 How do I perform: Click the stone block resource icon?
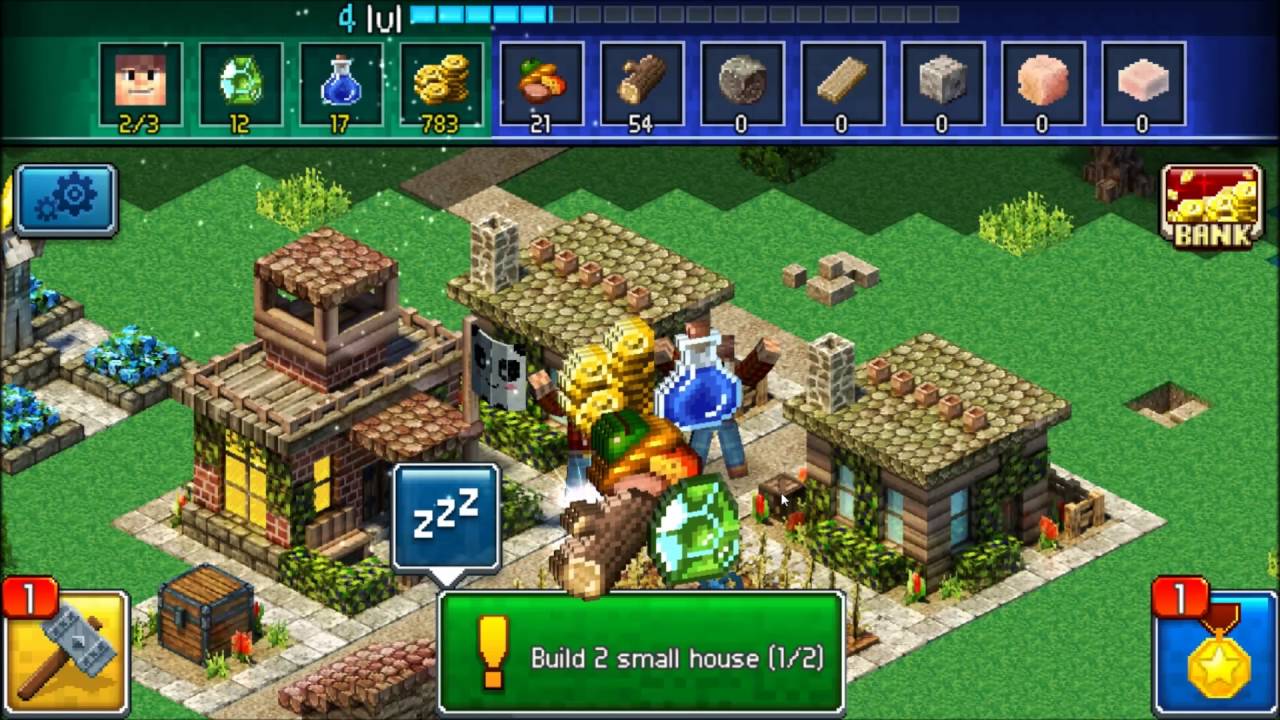[941, 85]
